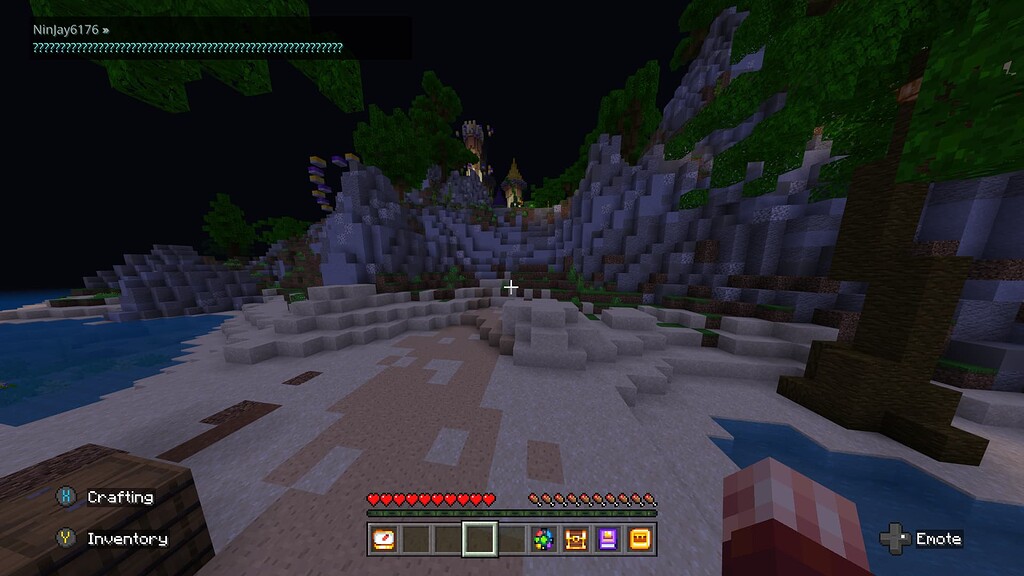
Task: Select the purple book hotbar item
Action: tap(607, 540)
